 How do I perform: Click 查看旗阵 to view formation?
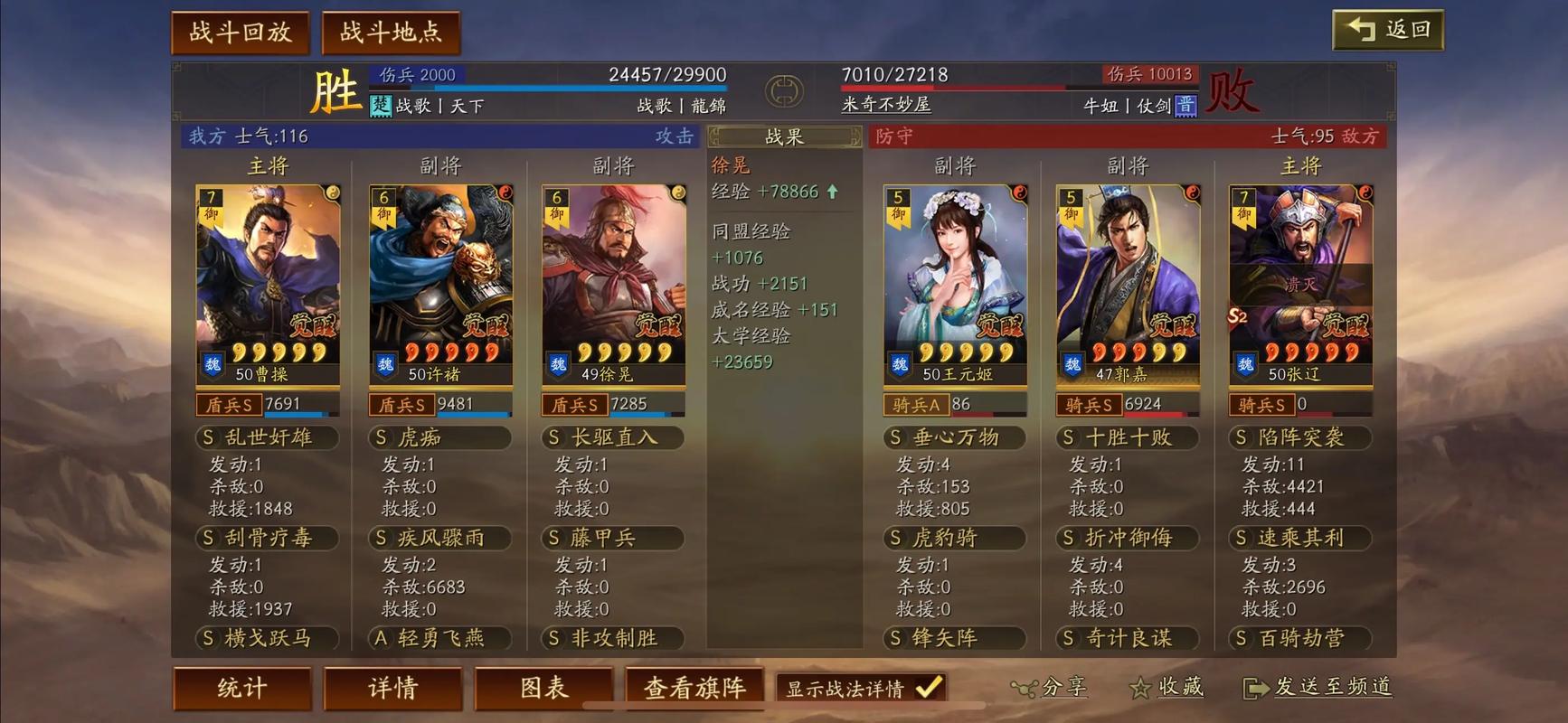coord(694,689)
